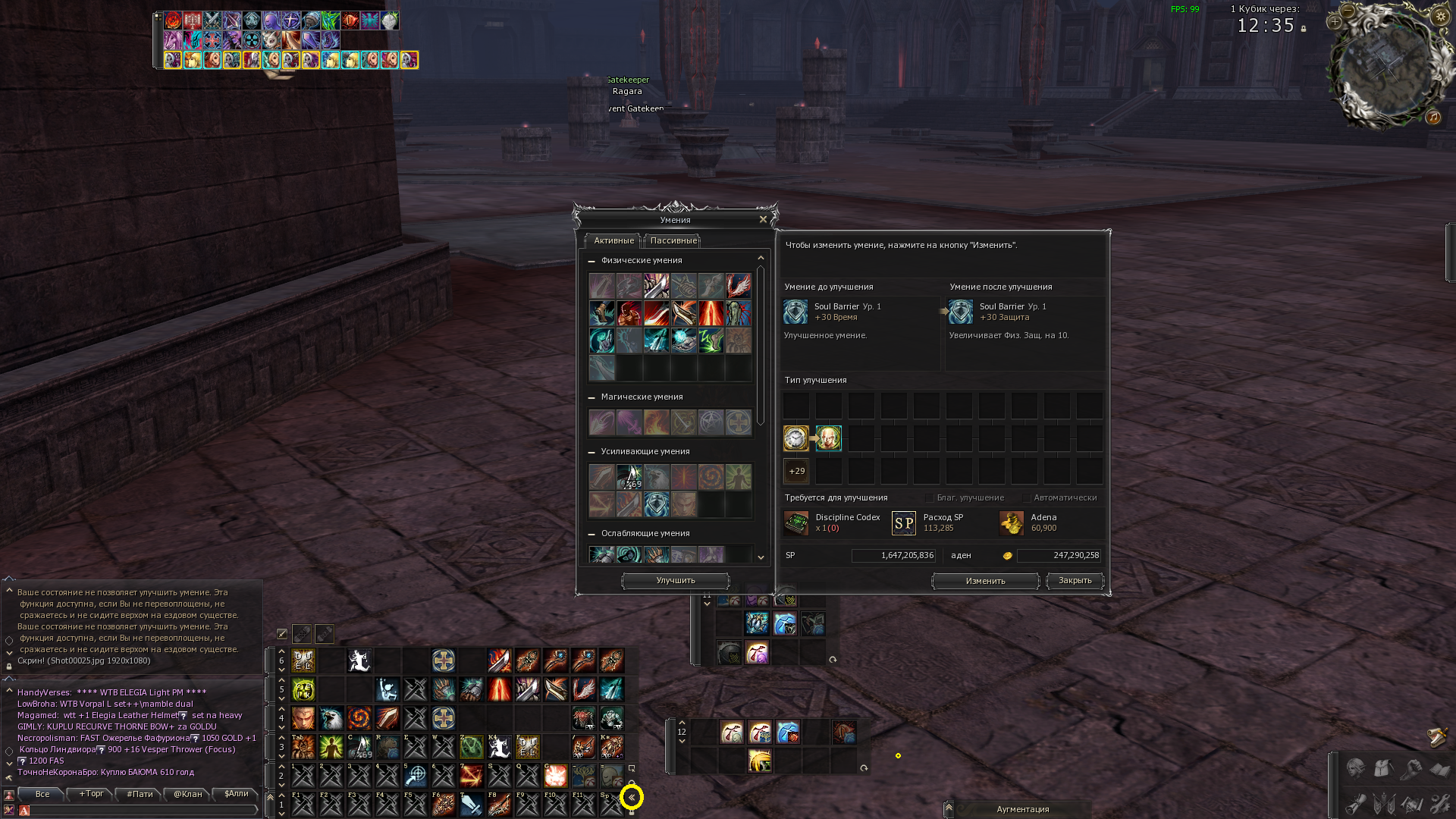Collapse the 'Магические умения' section
1456x819 pixels.
pos(592,397)
